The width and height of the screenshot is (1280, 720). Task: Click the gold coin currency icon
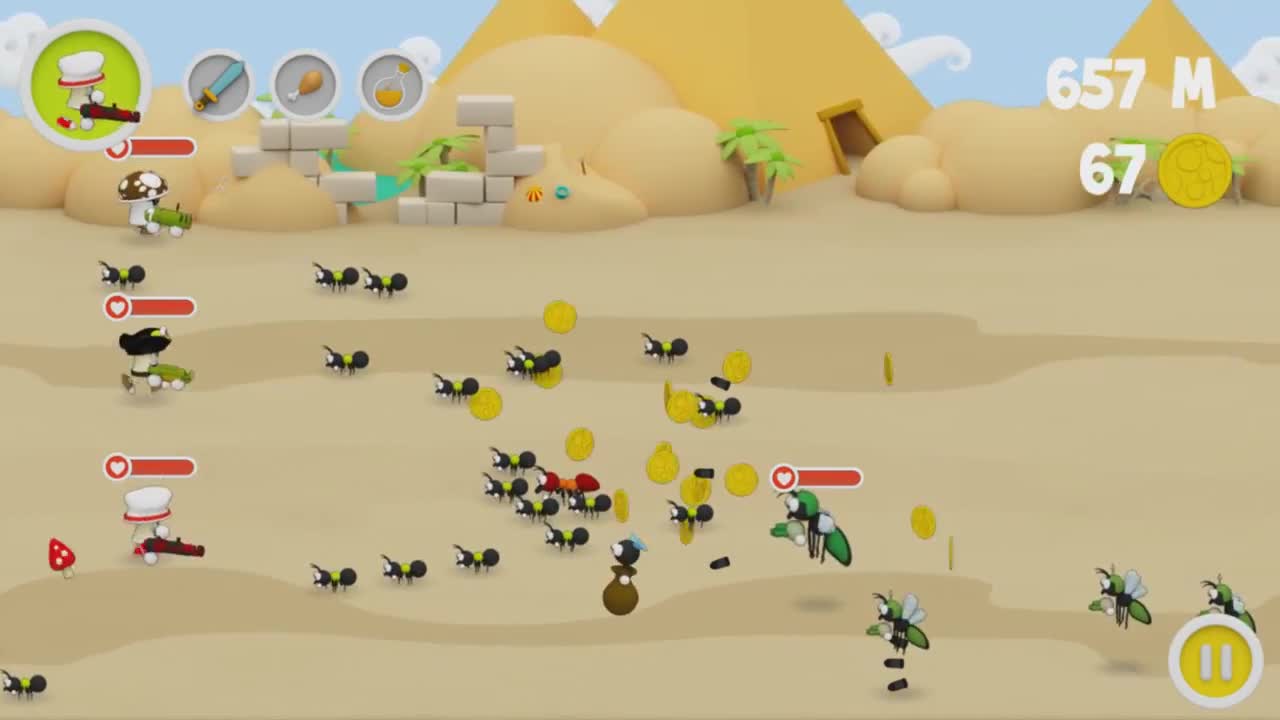pyautogui.click(x=1192, y=168)
